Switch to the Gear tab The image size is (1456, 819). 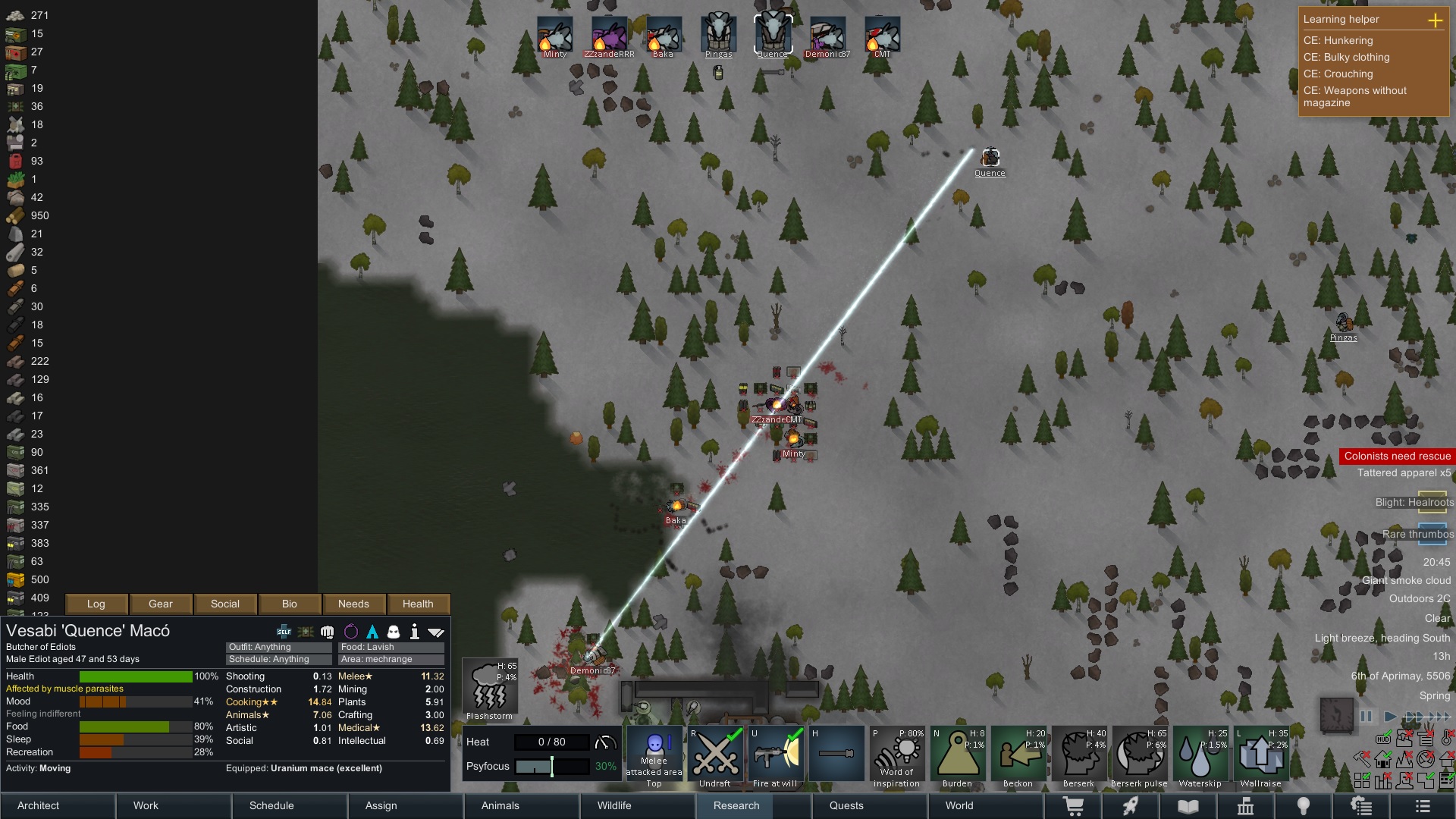point(161,604)
